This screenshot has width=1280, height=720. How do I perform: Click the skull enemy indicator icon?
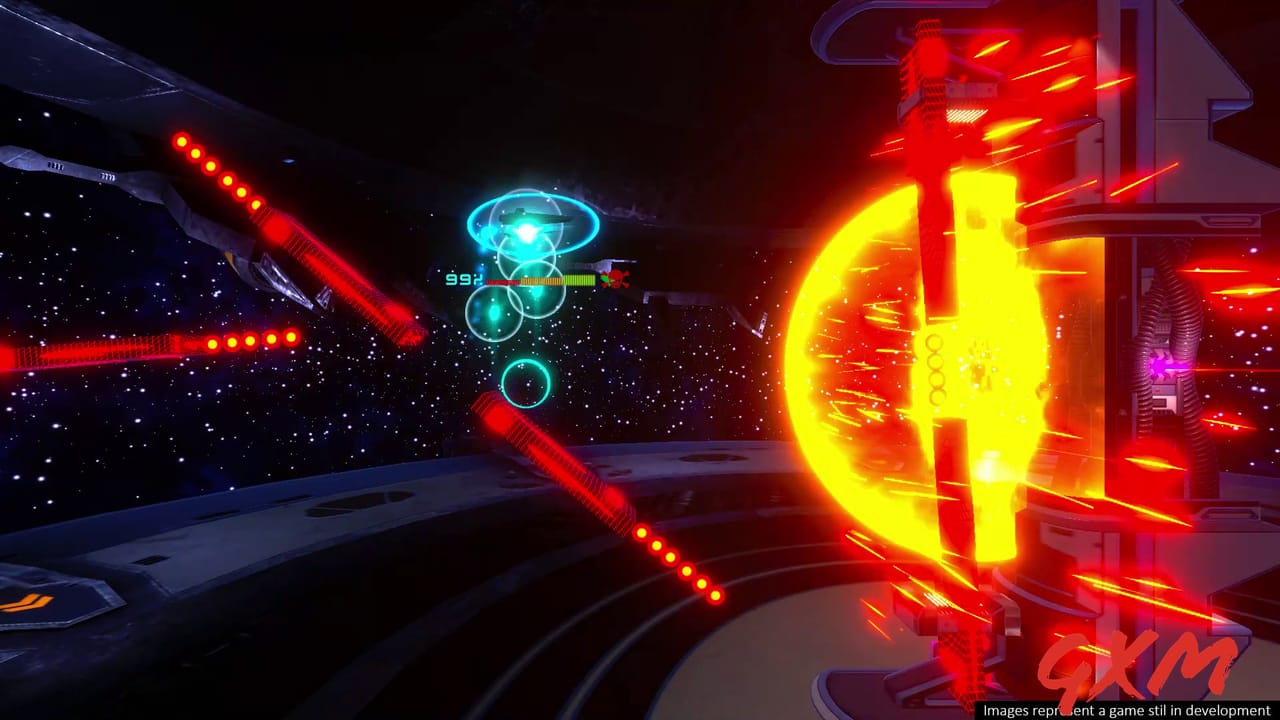click(x=618, y=277)
